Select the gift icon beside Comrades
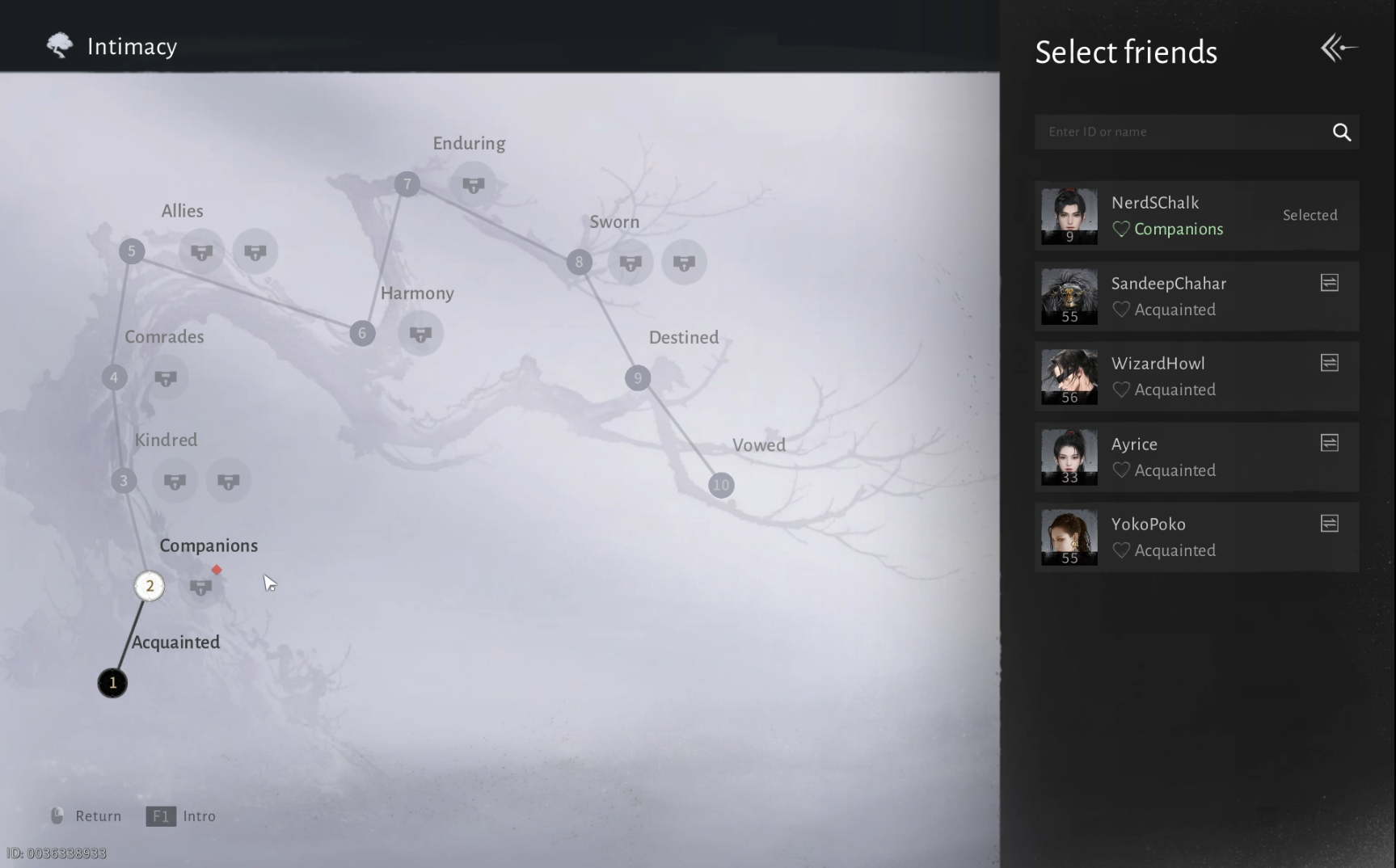1396x868 pixels. coord(167,377)
